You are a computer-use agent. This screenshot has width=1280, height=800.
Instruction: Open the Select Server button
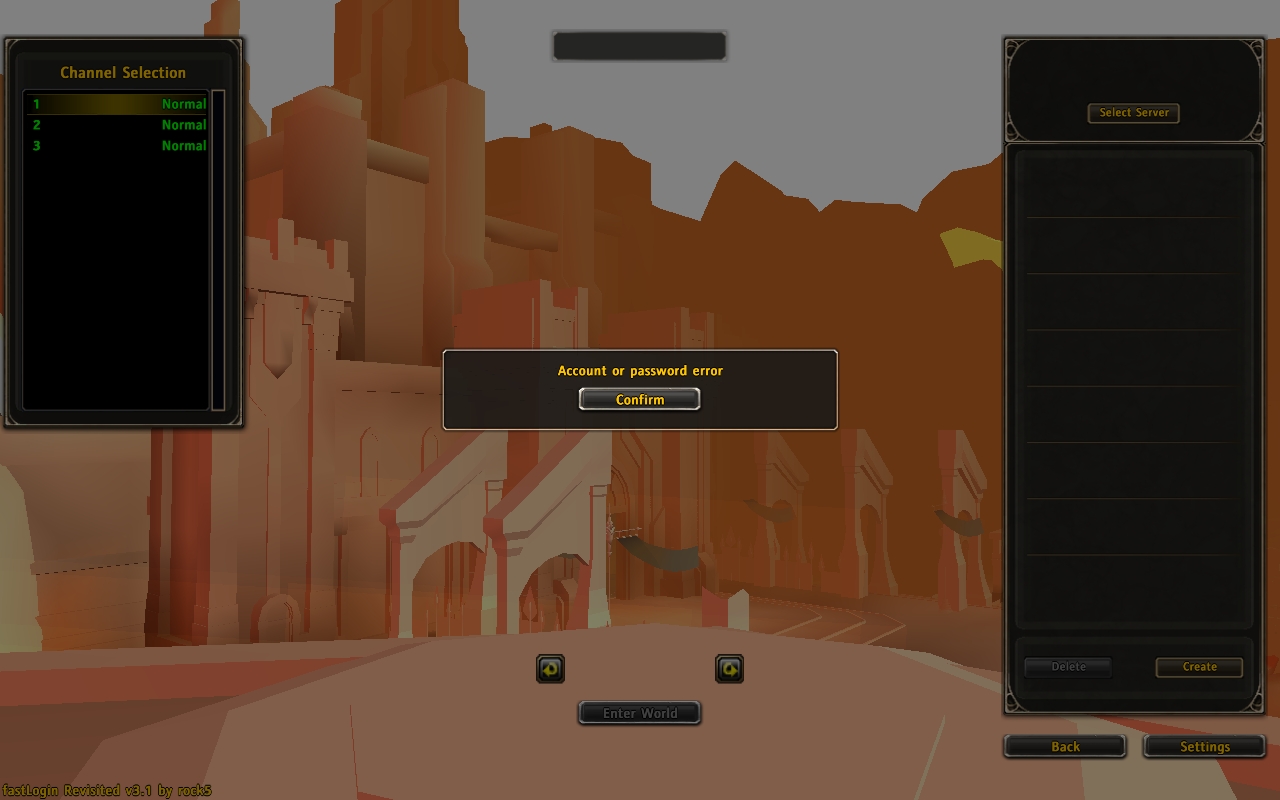pos(1134,113)
